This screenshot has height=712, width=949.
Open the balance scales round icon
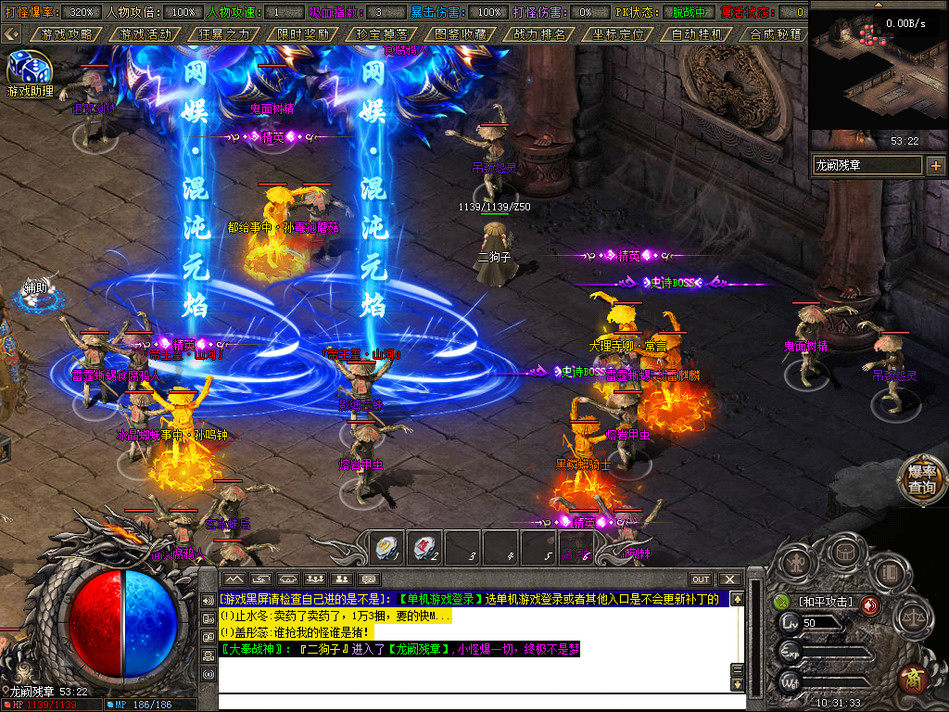917,619
